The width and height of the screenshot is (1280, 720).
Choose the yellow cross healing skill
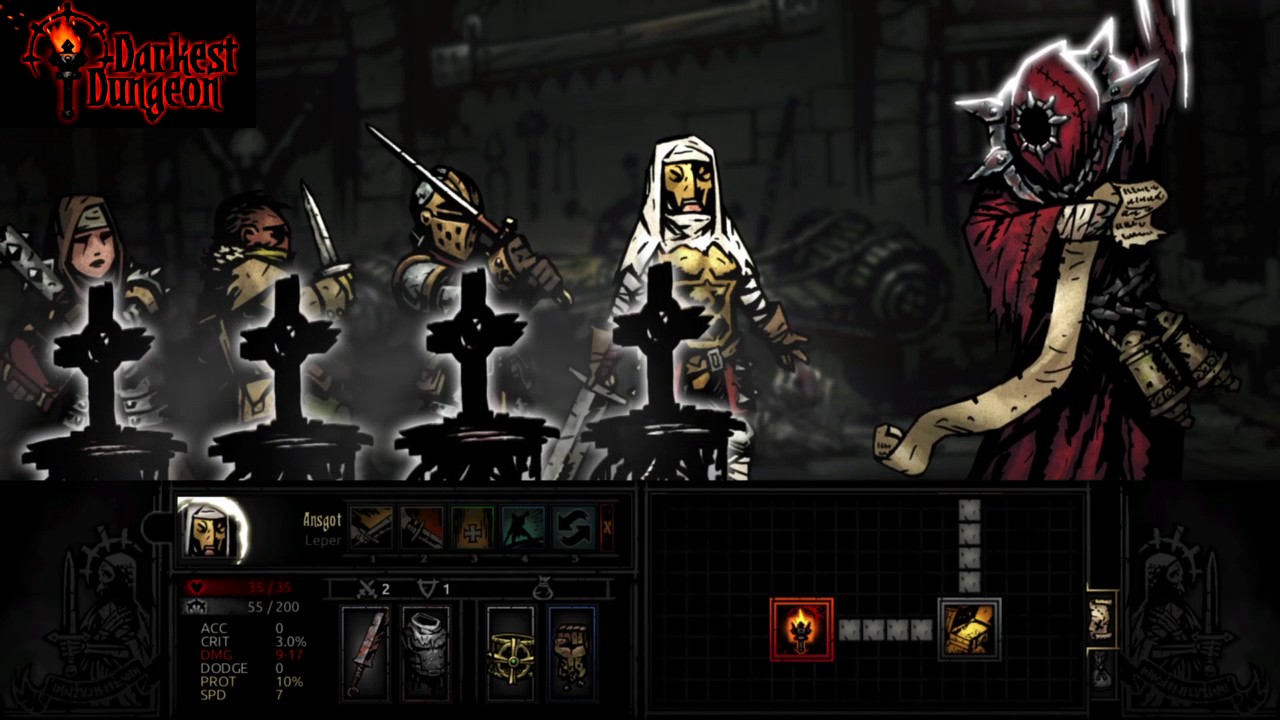472,527
